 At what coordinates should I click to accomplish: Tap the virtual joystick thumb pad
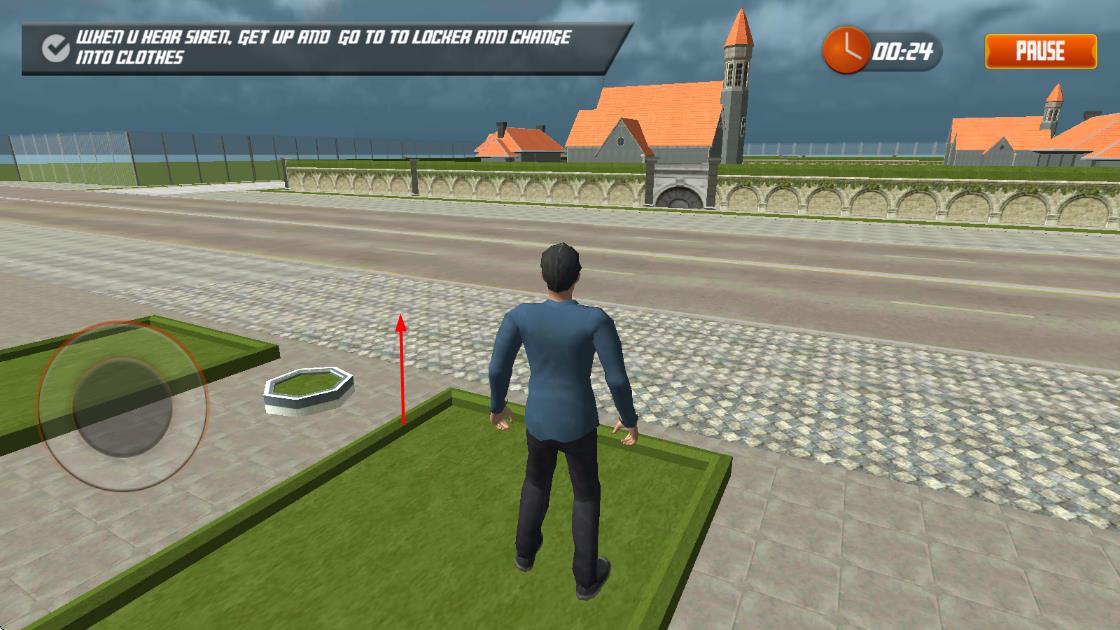[124, 407]
